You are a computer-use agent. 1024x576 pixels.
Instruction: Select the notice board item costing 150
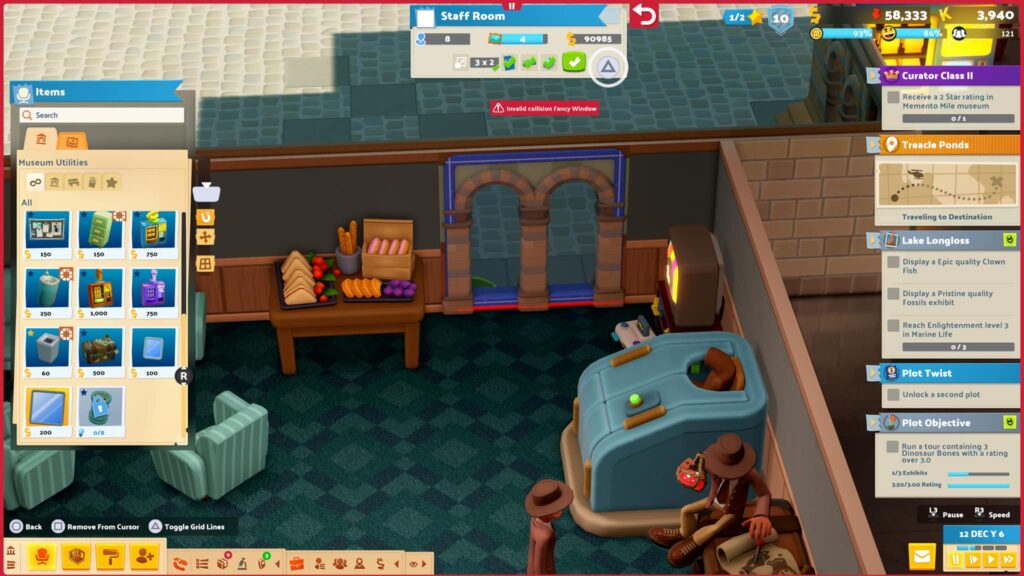(47, 231)
